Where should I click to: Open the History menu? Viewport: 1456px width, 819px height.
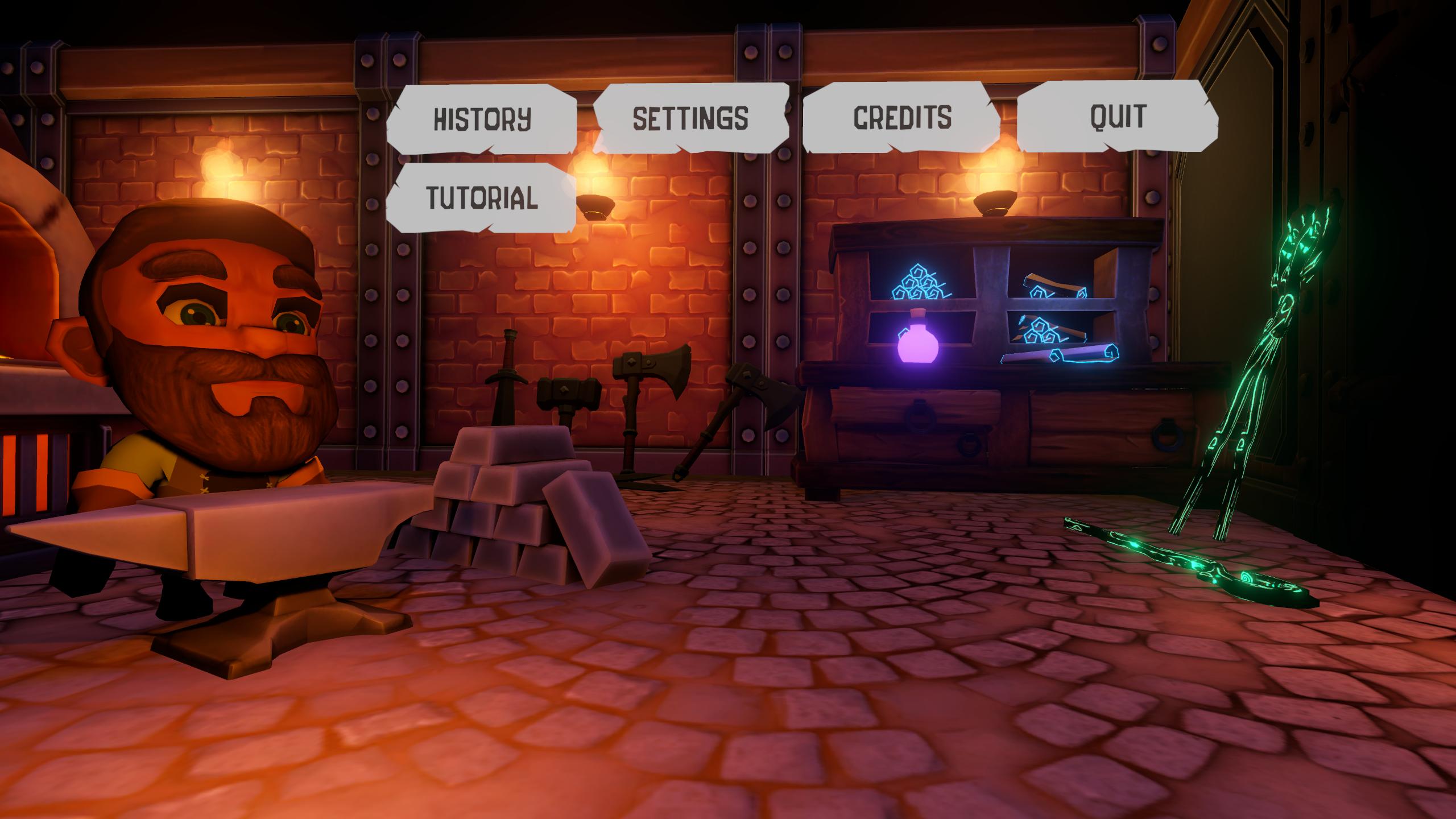(x=482, y=118)
